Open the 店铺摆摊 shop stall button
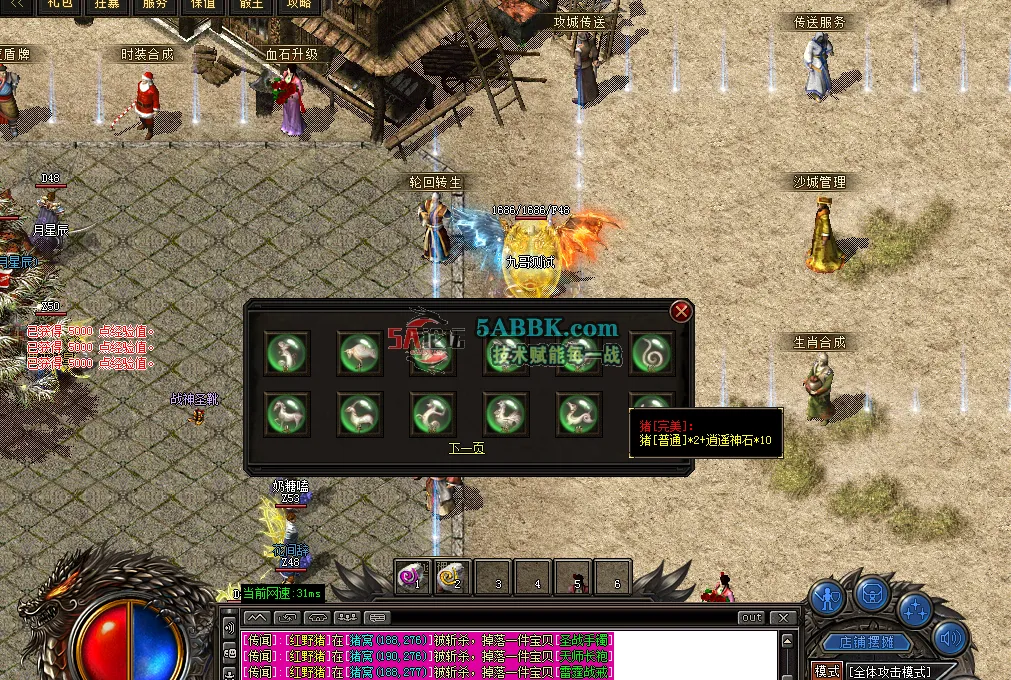The height and width of the screenshot is (680, 1011). point(860,643)
